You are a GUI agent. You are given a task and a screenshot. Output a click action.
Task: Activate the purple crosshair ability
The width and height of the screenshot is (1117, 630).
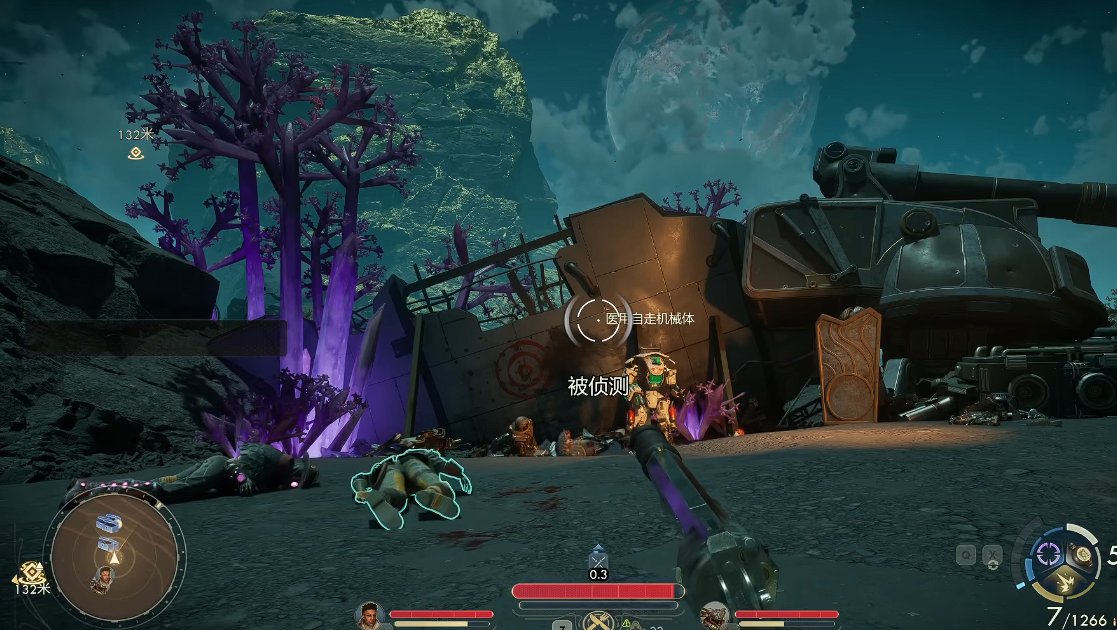[x=1048, y=552]
